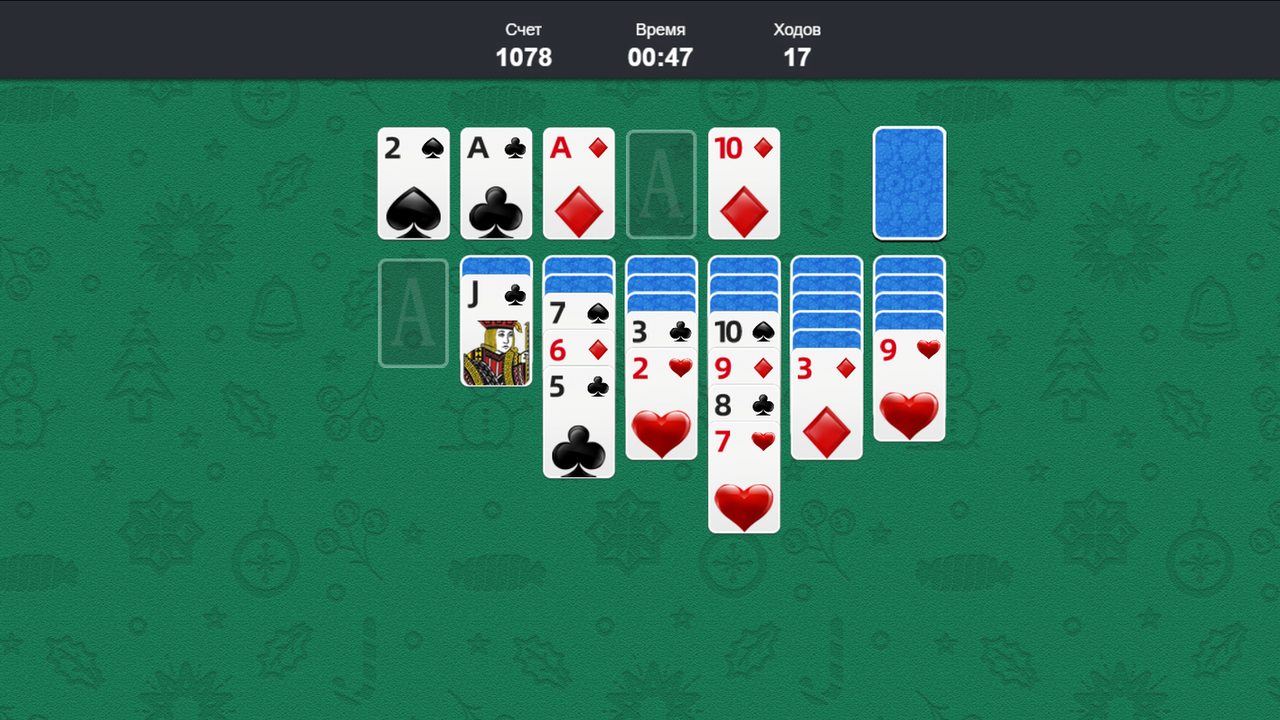Click the 10 of spades
The width and height of the screenshot is (1280, 720).
(744, 331)
